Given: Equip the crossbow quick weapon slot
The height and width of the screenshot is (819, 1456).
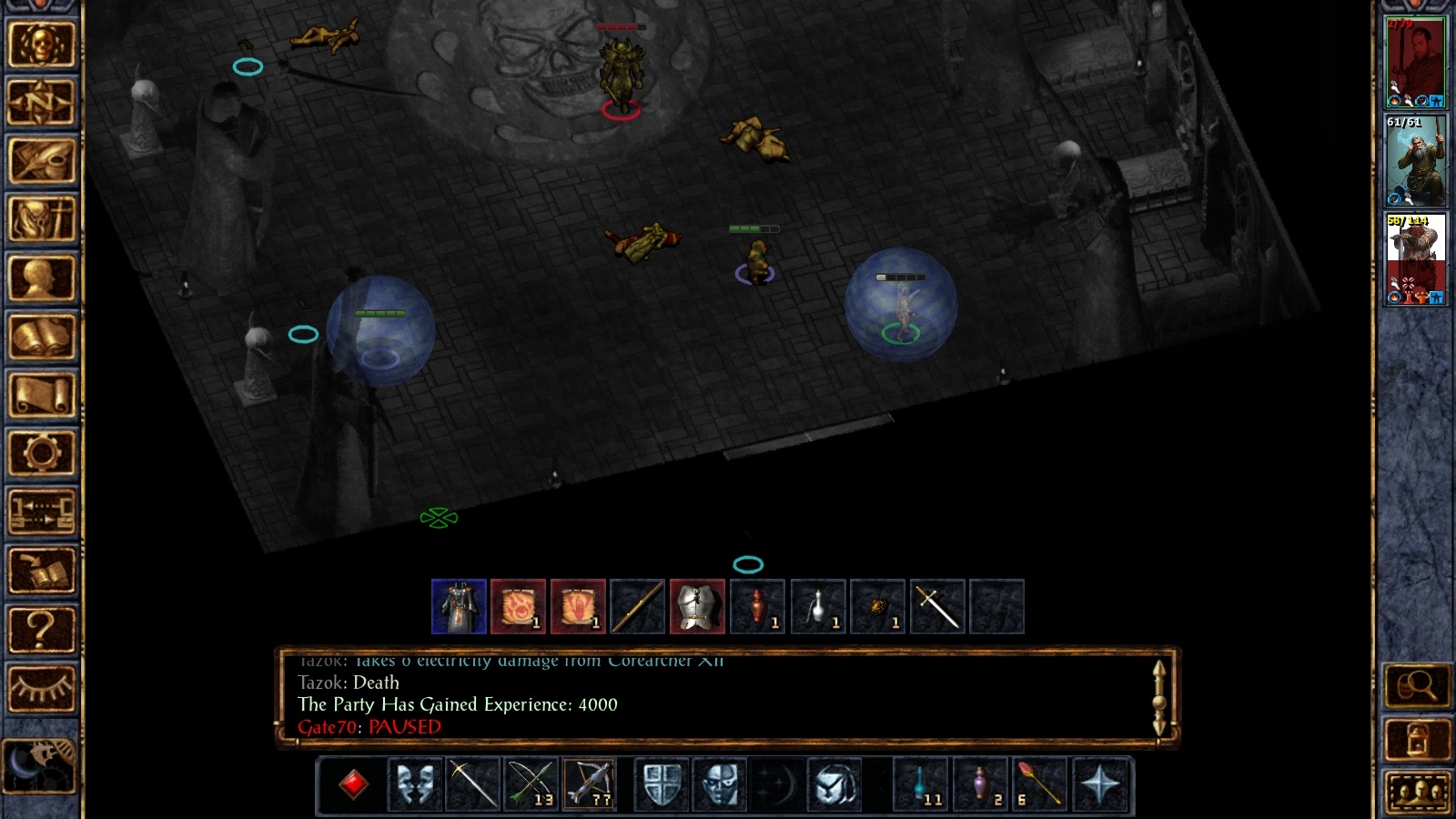Looking at the screenshot, I should tap(590, 784).
